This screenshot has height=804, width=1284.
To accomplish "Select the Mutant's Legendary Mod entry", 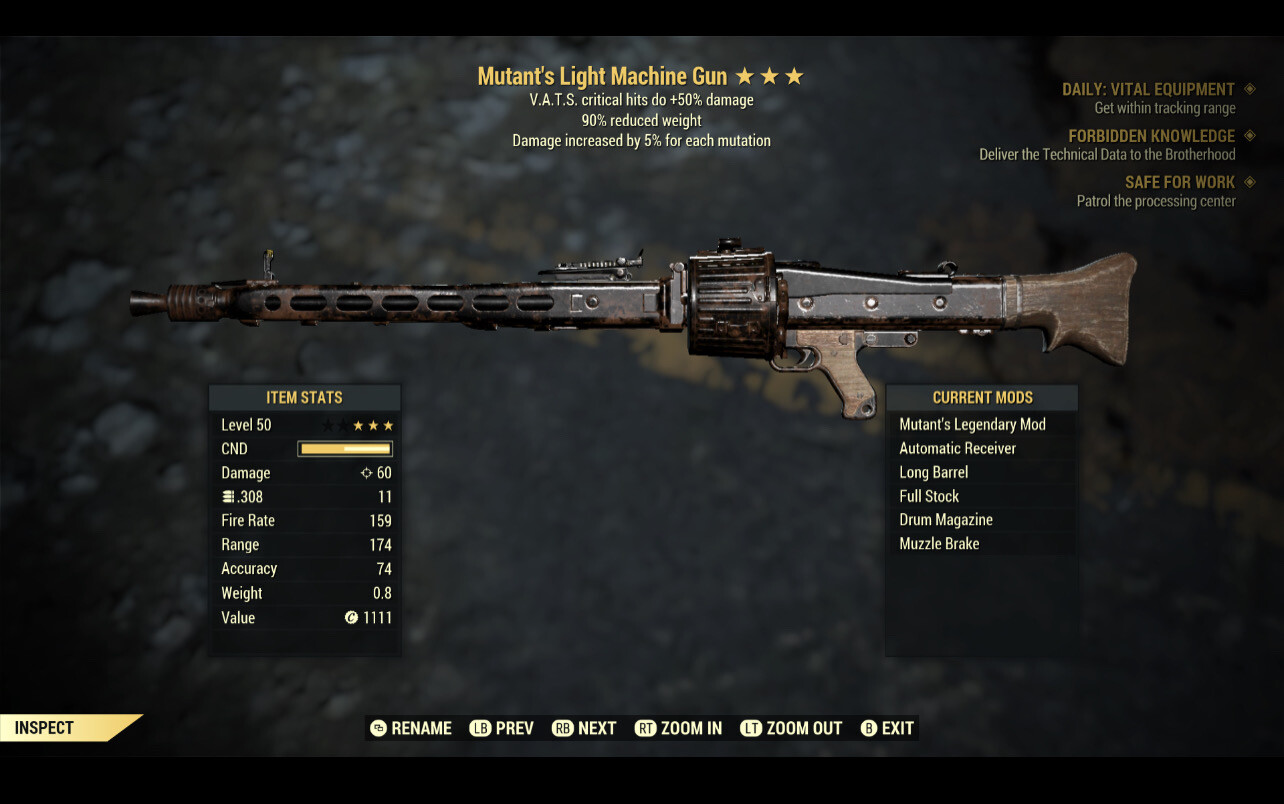I will [972, 424].
